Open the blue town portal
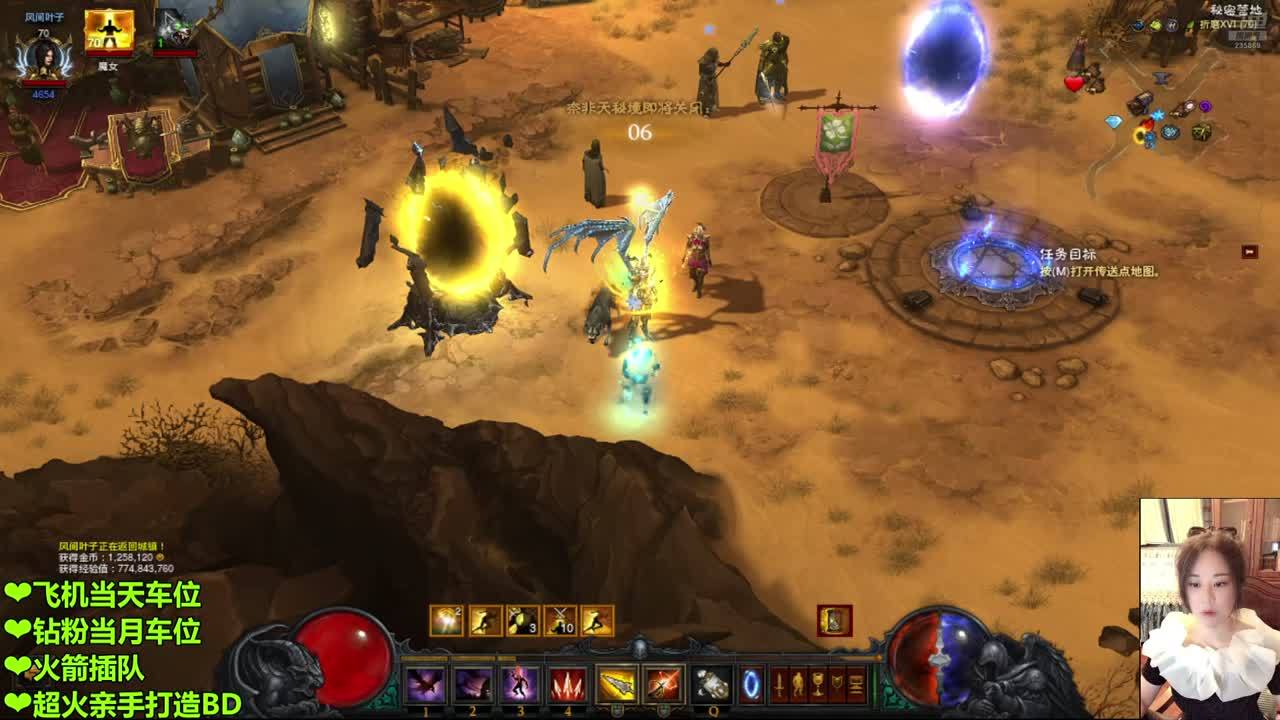The width and height of the screenshot is (1280, 720). [752, 685]
